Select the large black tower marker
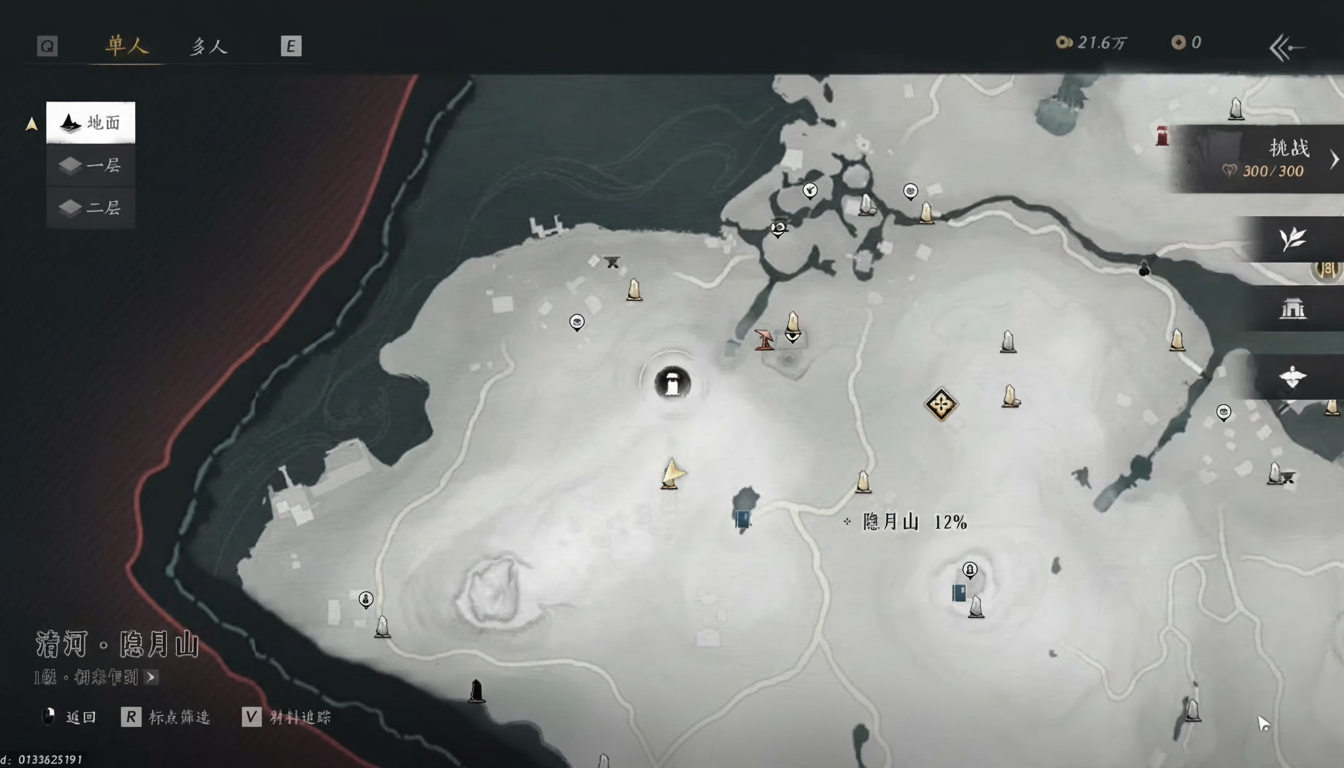Image resolution: width=1344 pixels, height=768 pixels. point(673,381)
